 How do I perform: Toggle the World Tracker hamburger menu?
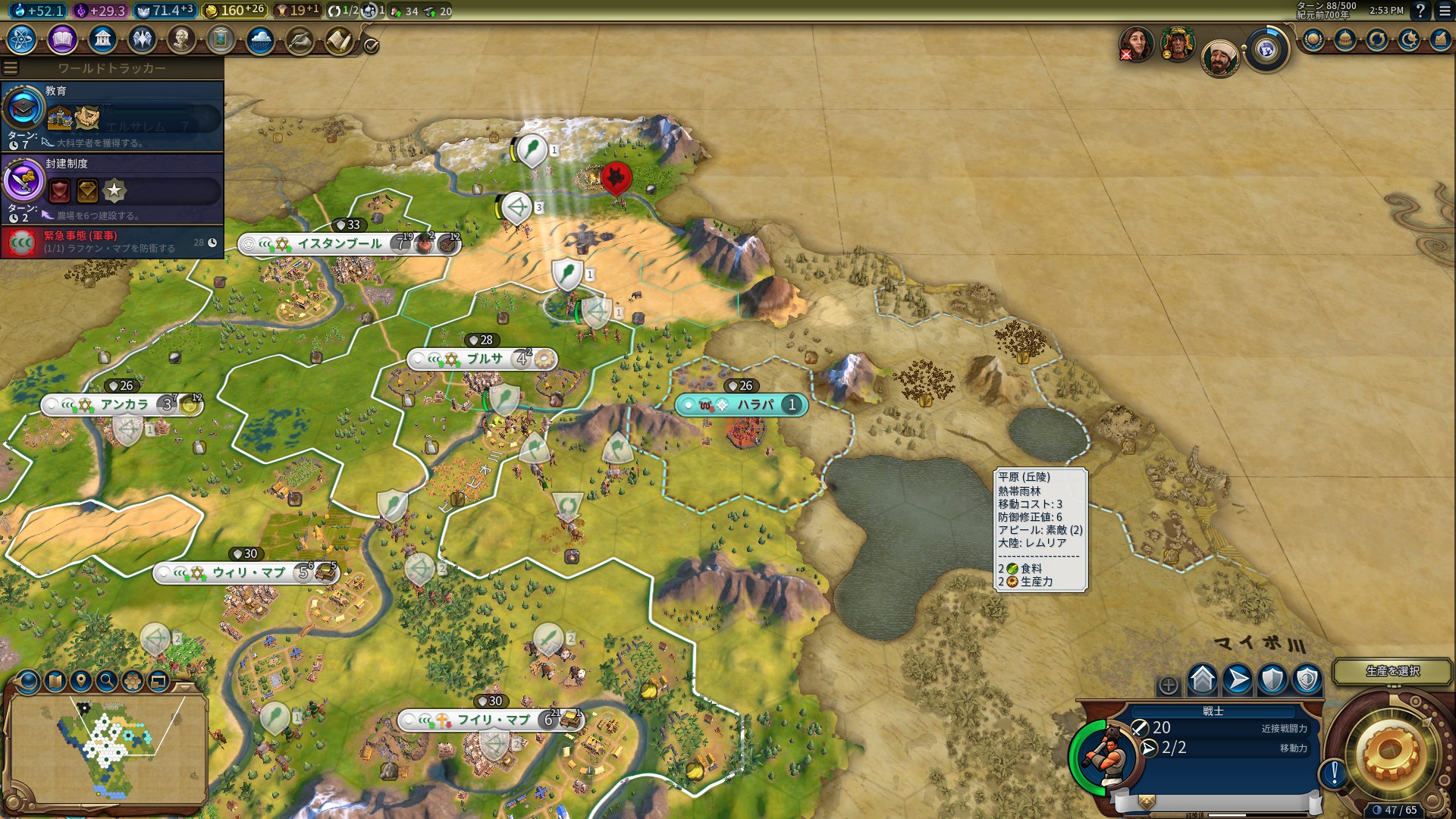coord(11,68)
